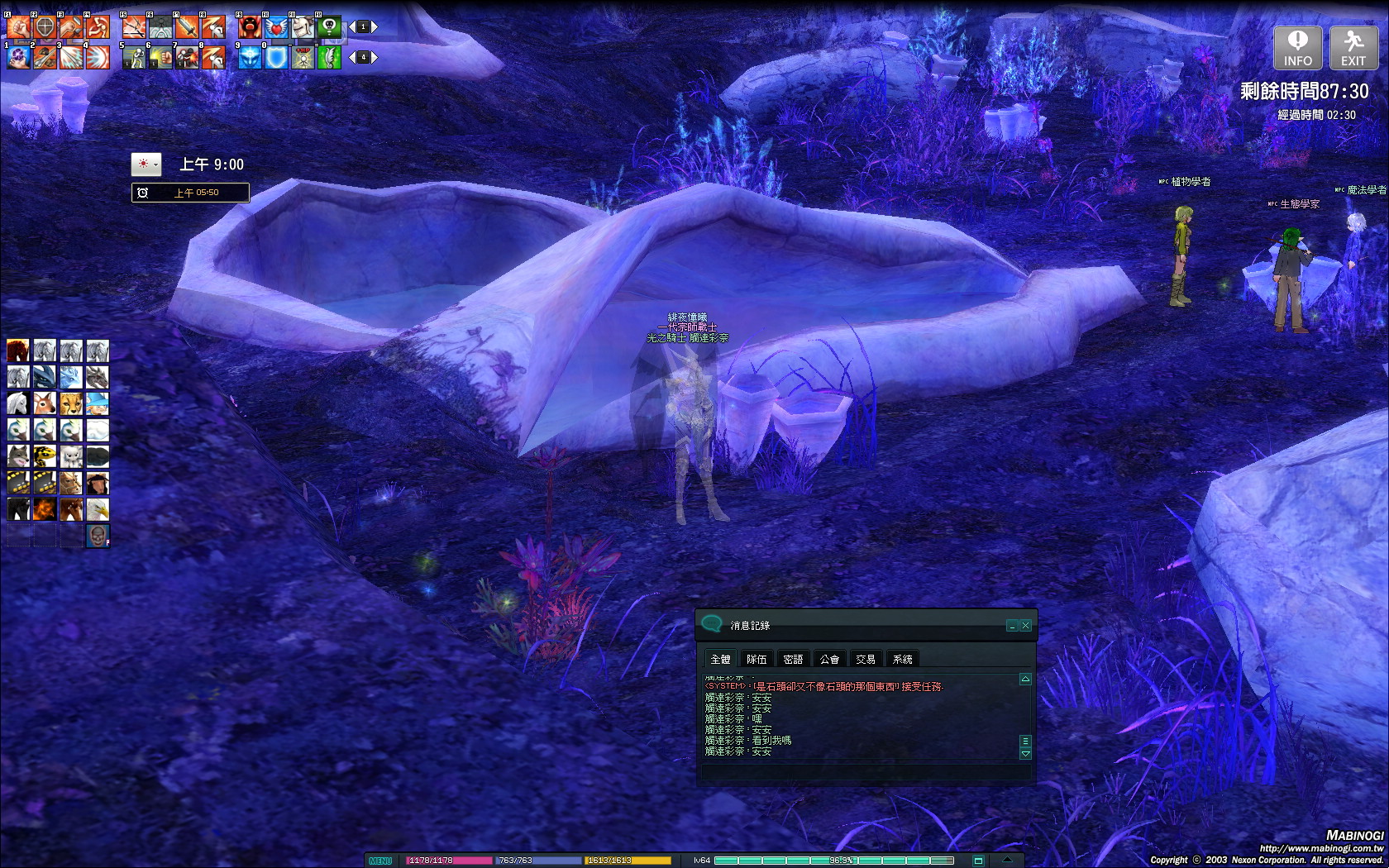Click the INFO button
The width and height of the screenshot is (1389, 868).
point(1297,48)
